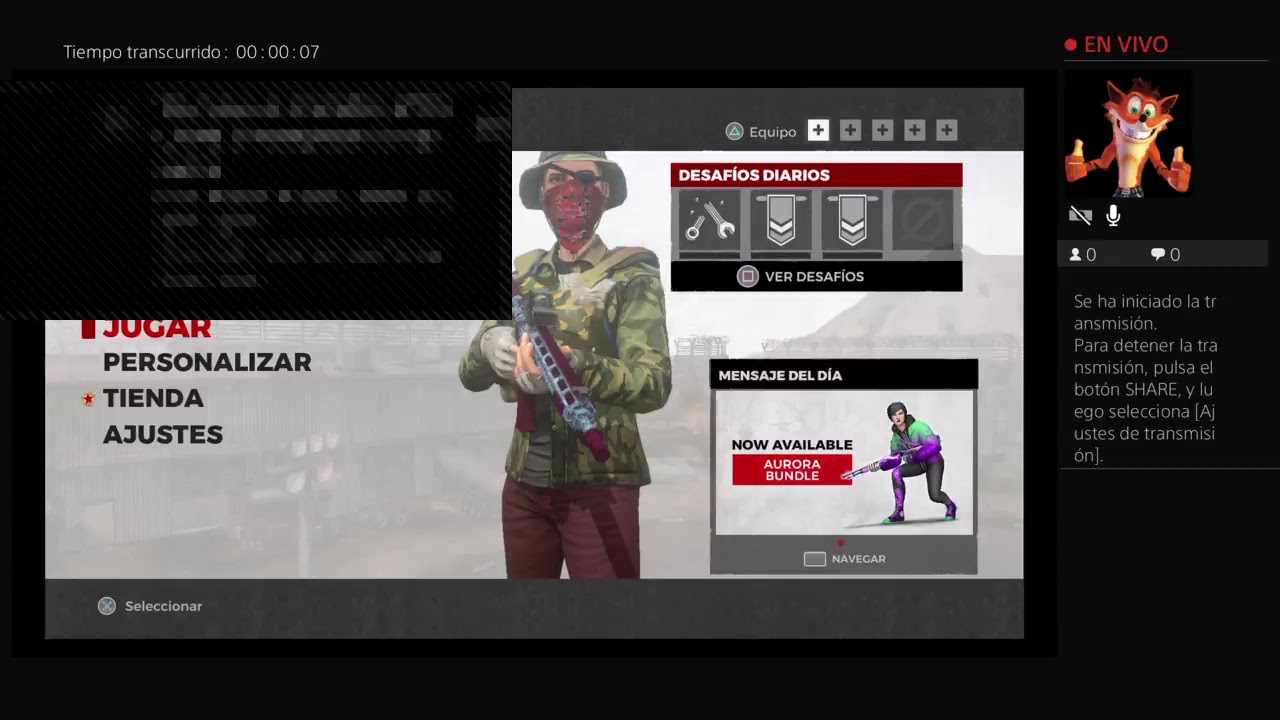Select the locked daily challenge slot
The image size is (1280, 720).
coord(922,221)
